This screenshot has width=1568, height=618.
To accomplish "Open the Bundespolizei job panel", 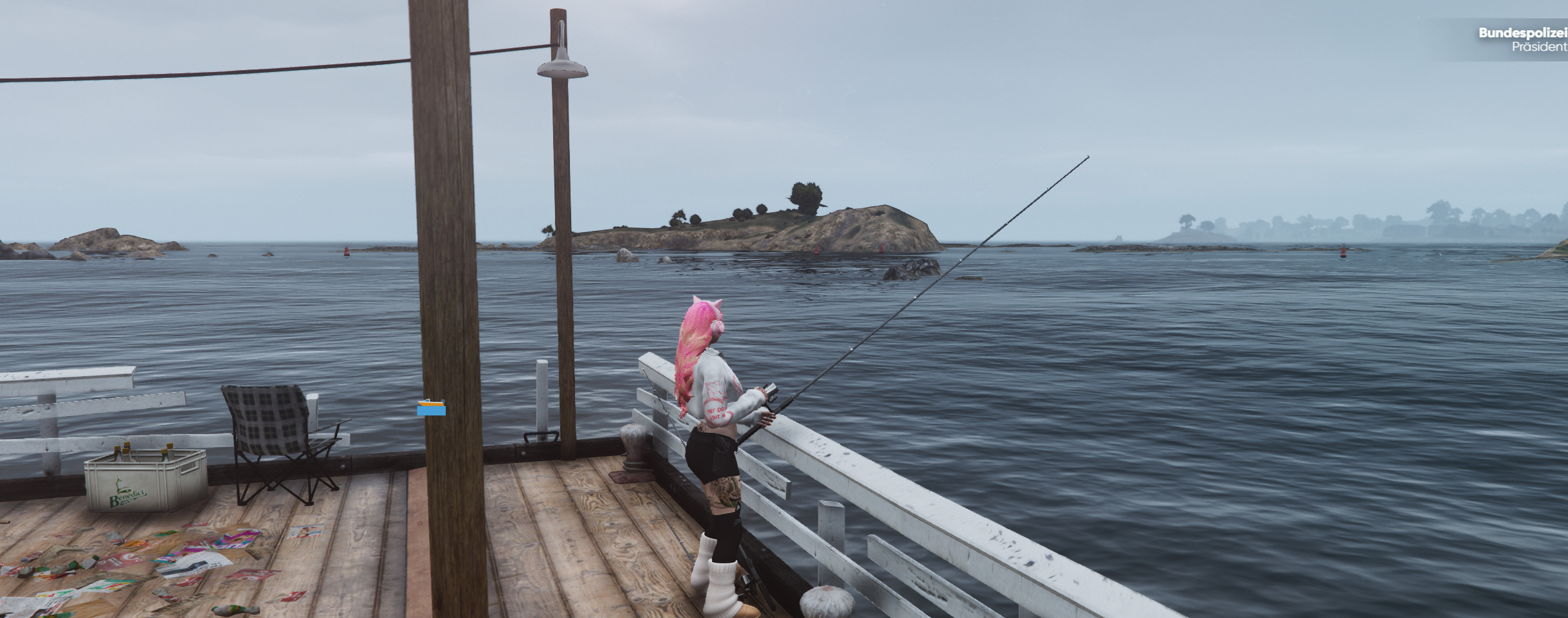I will (x=1522, y=40).
